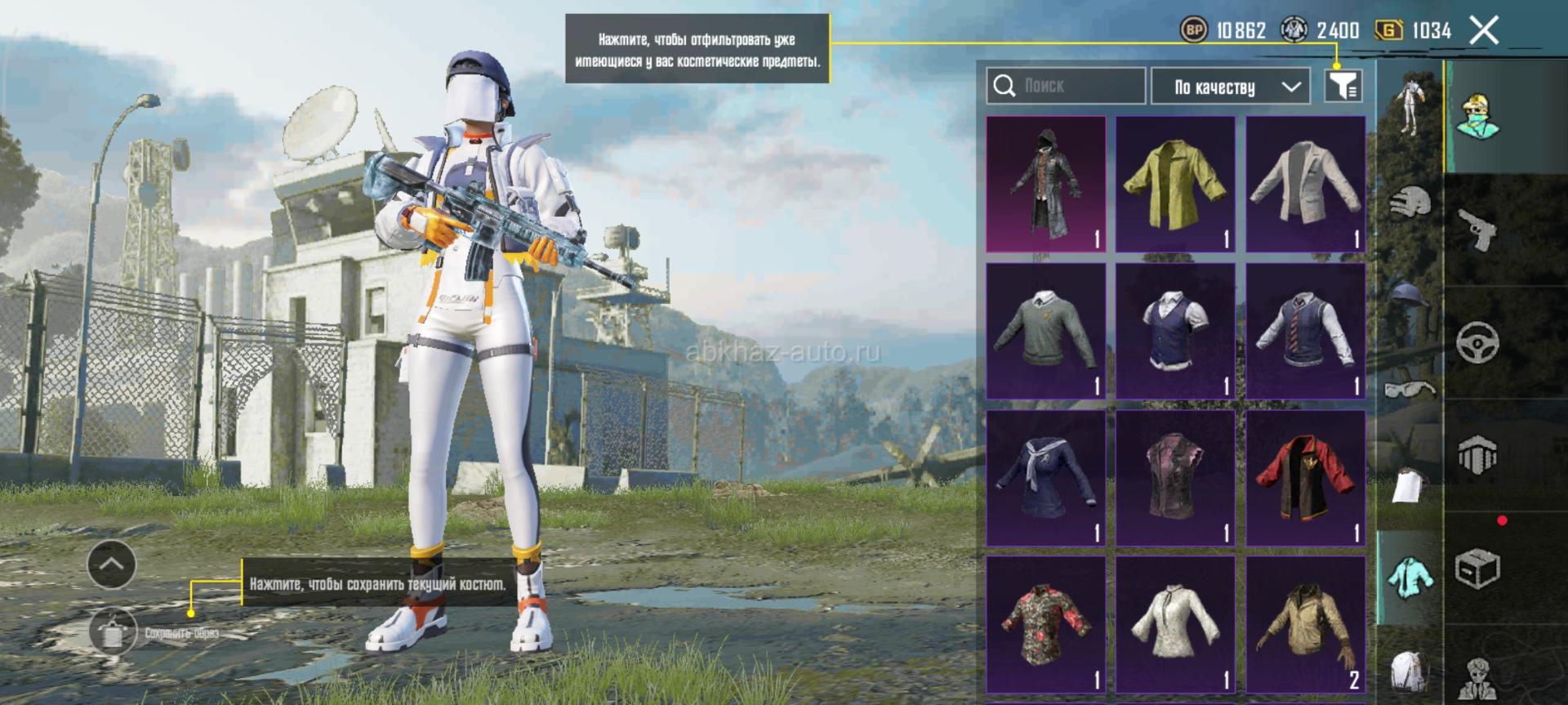Select the black hooded trench coat
The width and height of the screenshot is (1568, 705).
[x=1045, y=184]
